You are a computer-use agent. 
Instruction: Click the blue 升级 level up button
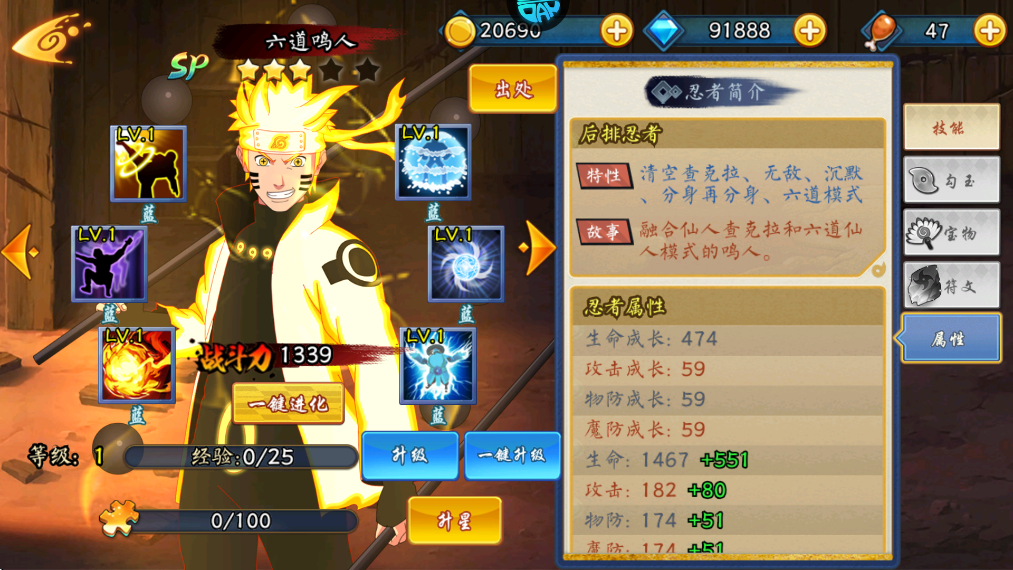[409, 456]
